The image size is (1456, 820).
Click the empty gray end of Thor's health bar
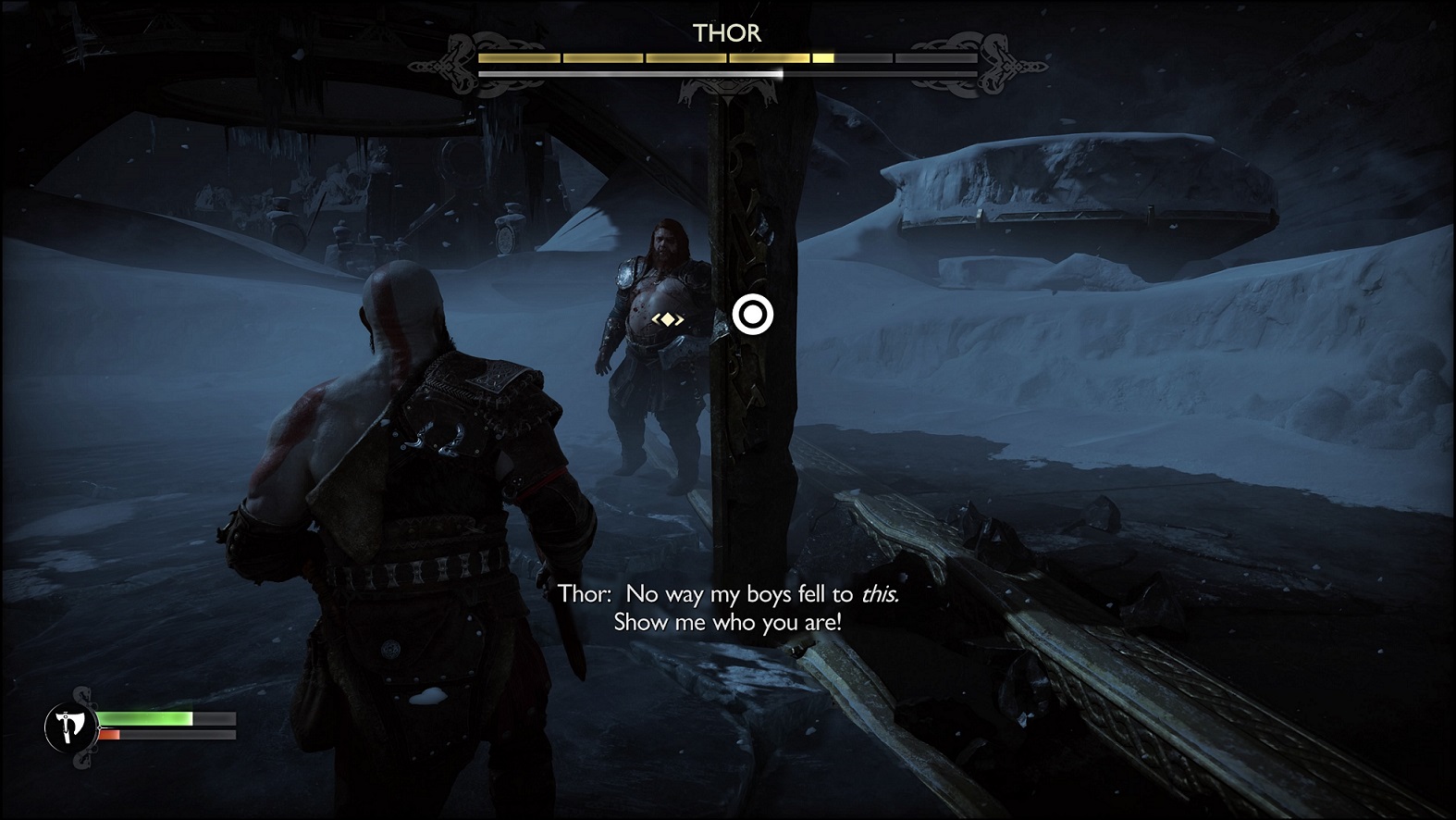(934, 56)
